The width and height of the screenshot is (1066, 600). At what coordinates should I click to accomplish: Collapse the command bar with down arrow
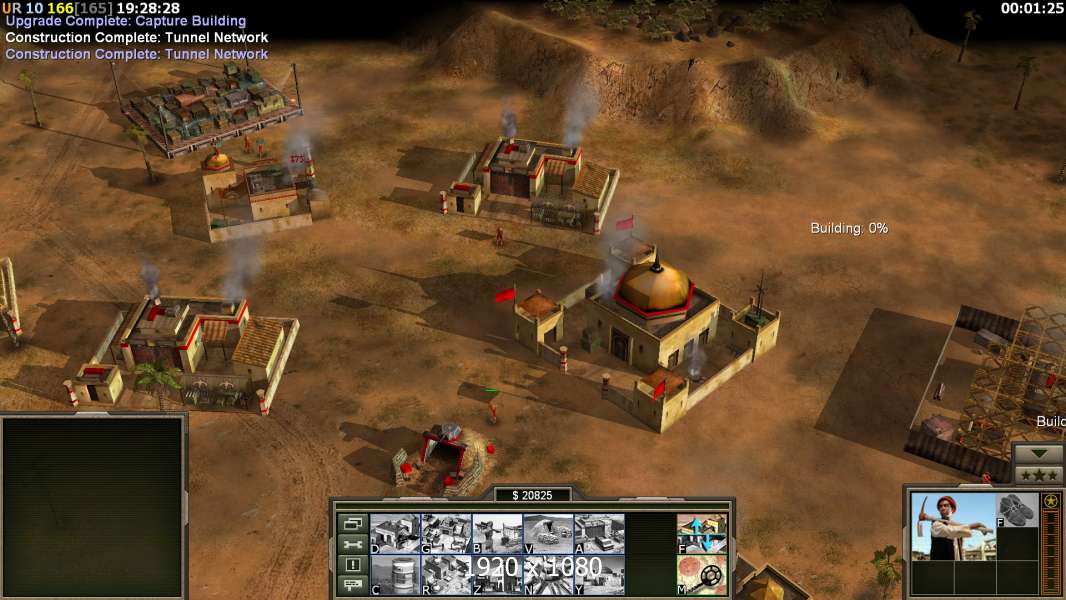[1039, 453]
